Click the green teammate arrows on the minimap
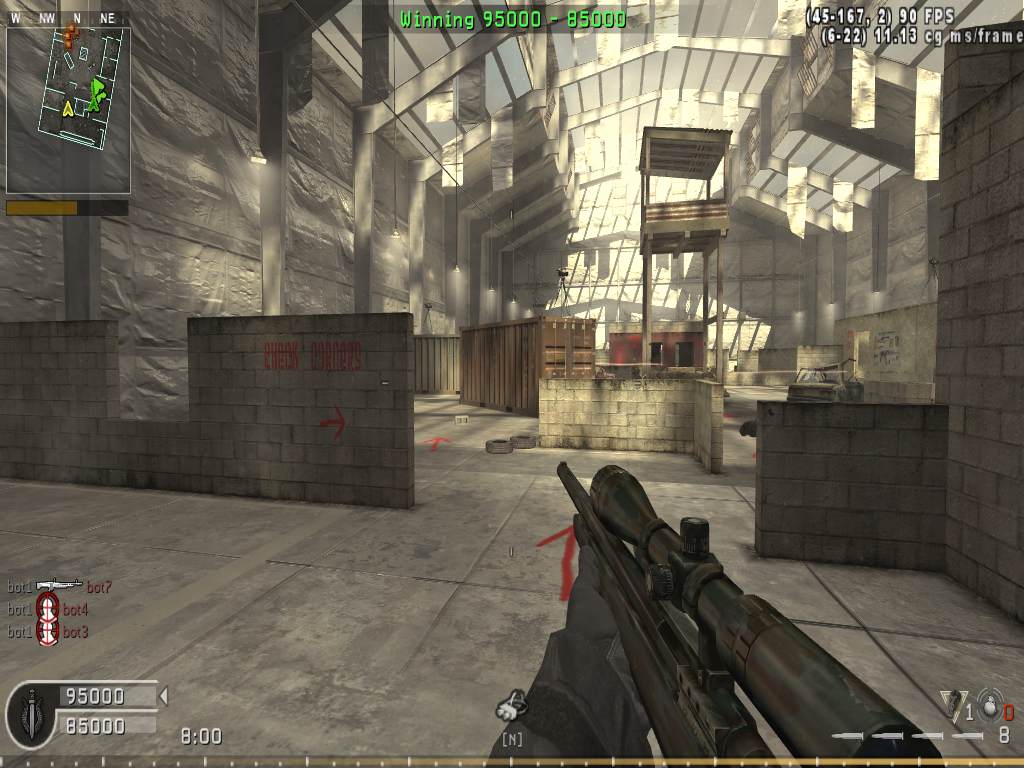The width and height of the screenshot is (1024, 768). coord(96,94)
